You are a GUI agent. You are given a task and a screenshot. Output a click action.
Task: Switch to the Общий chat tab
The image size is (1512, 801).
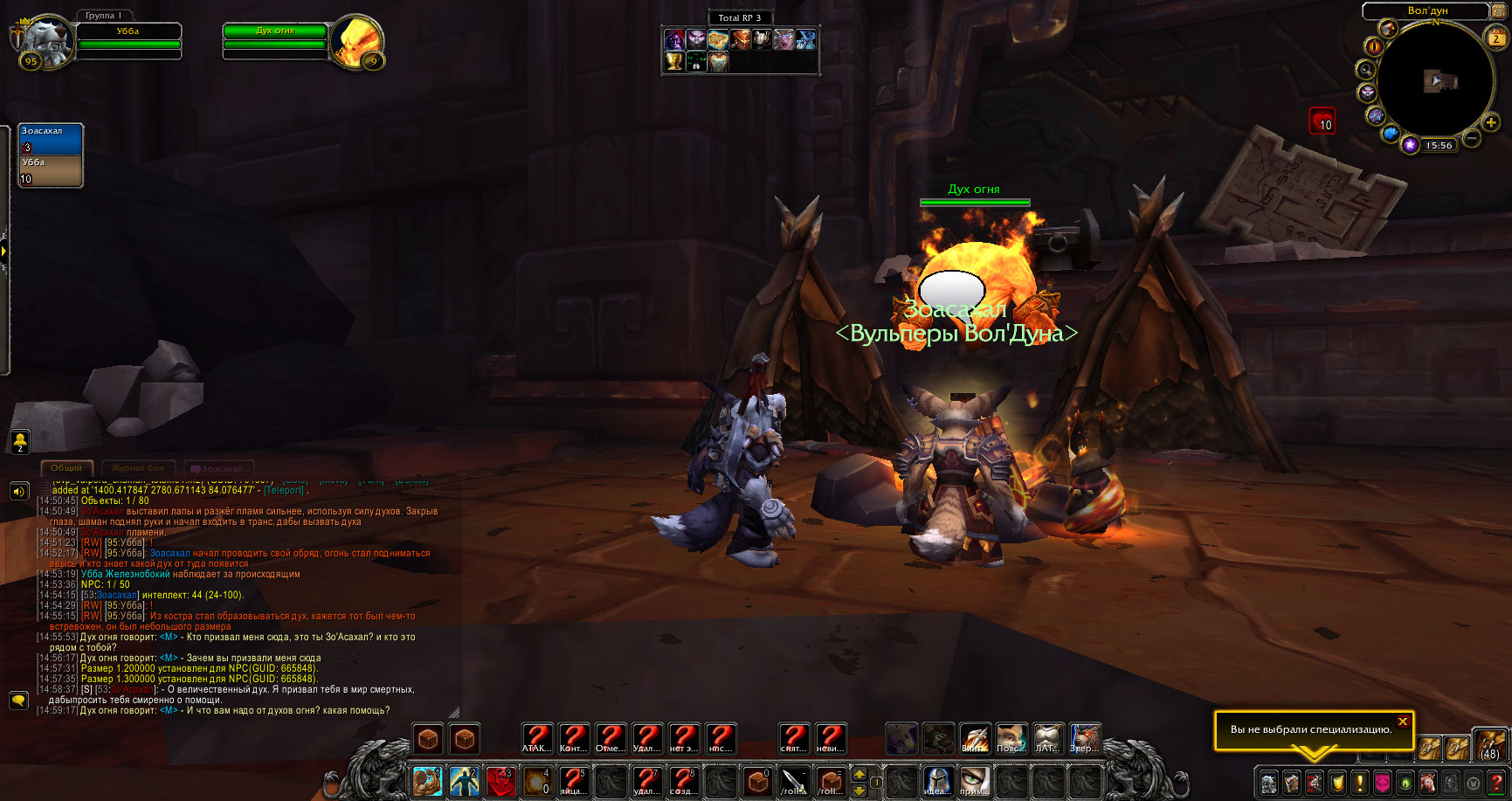(66, 468)
